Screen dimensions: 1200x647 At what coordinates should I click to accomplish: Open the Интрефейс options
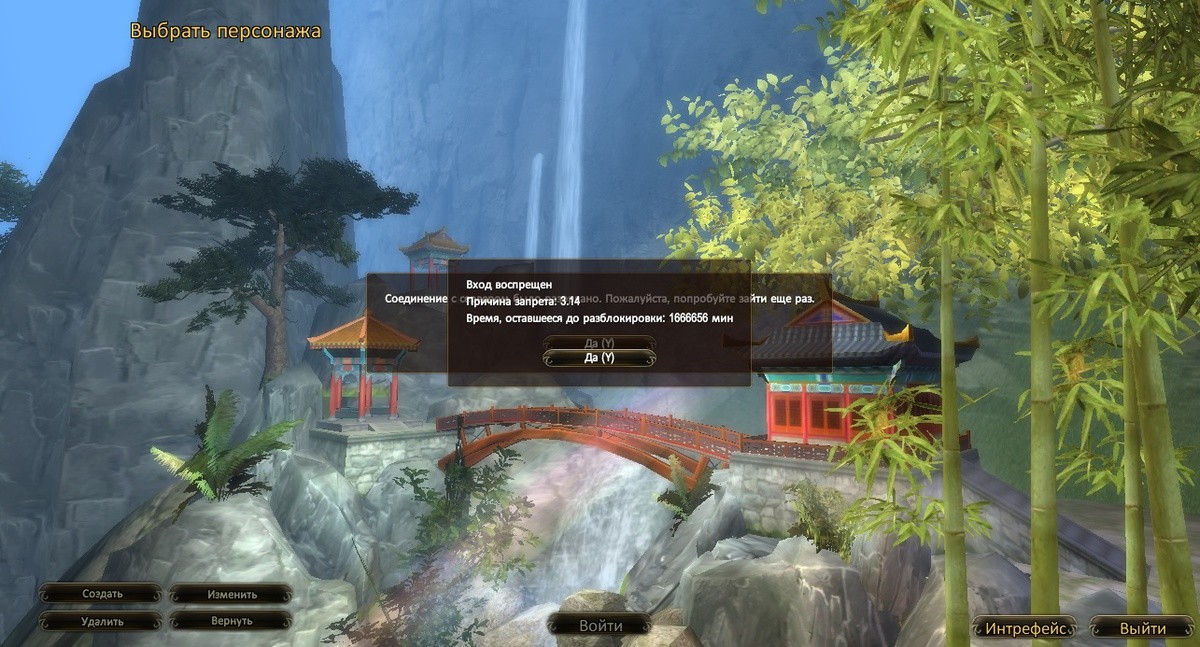[x=1027, y=628]
